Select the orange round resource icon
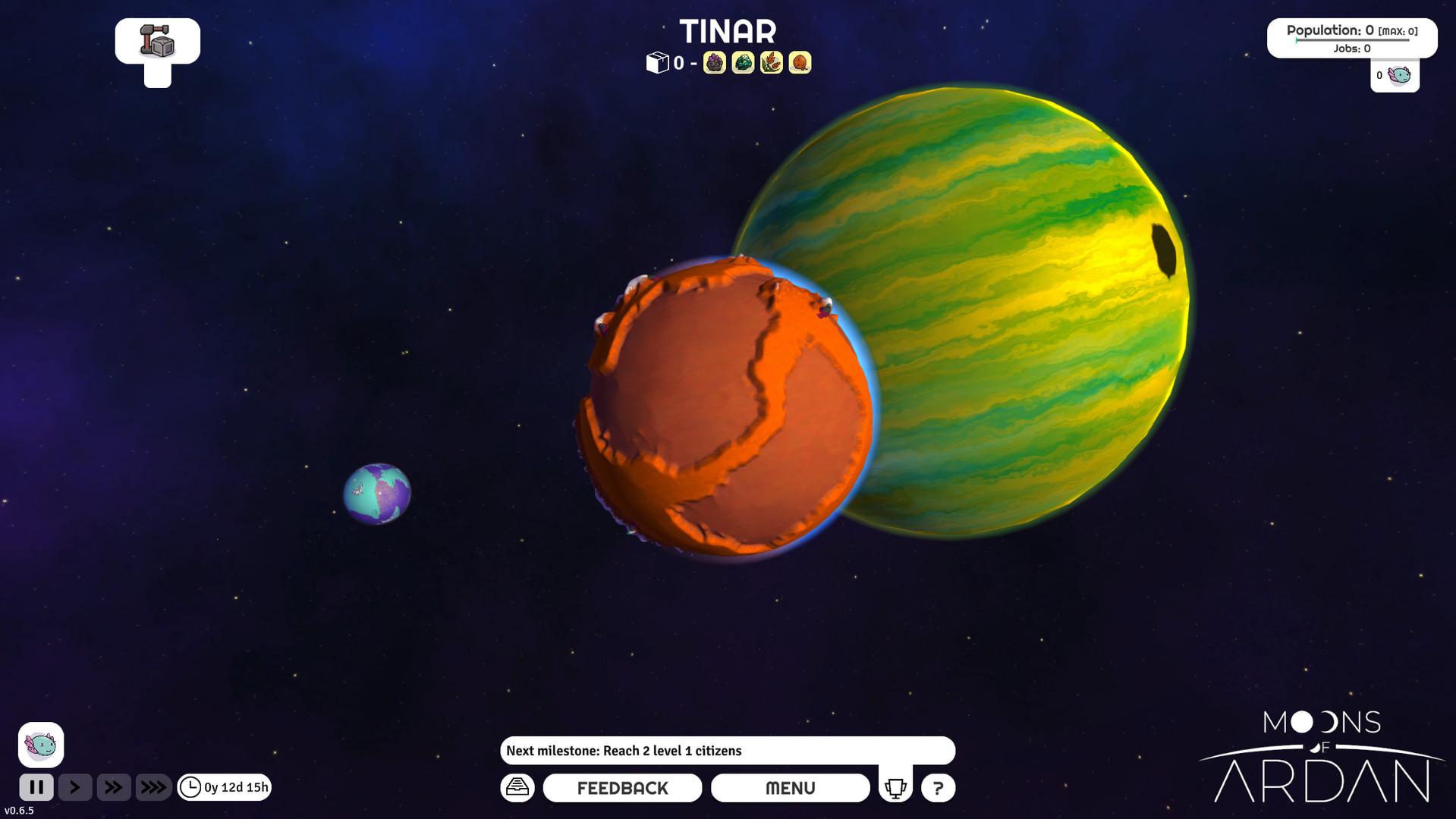The width and height of the screenshot is (1456, 819). click(800, 63)
